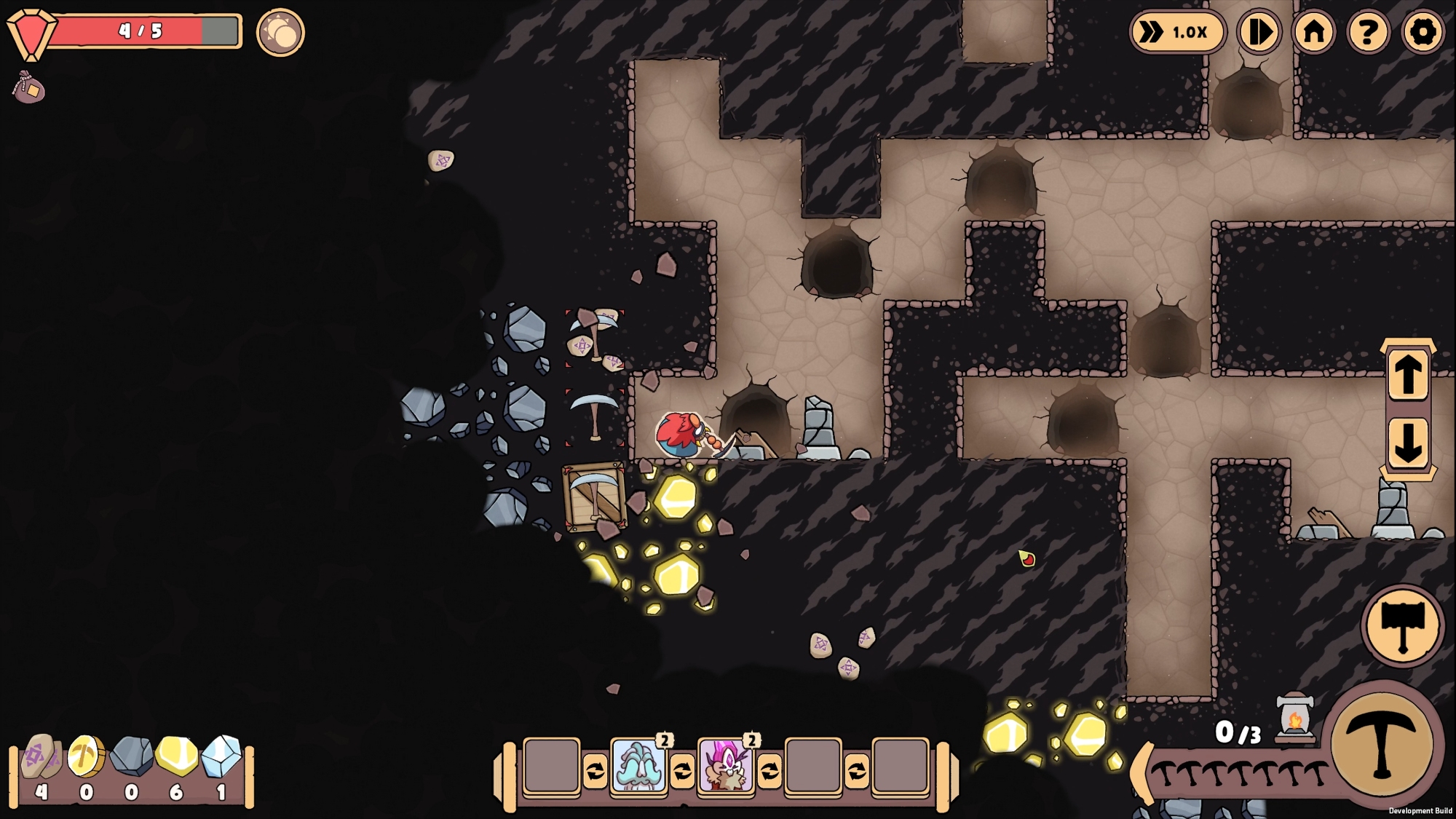This screenshot has height=819, width=1456.
Task: Select the blue mushroom creature card
Action: coord(638,766)
